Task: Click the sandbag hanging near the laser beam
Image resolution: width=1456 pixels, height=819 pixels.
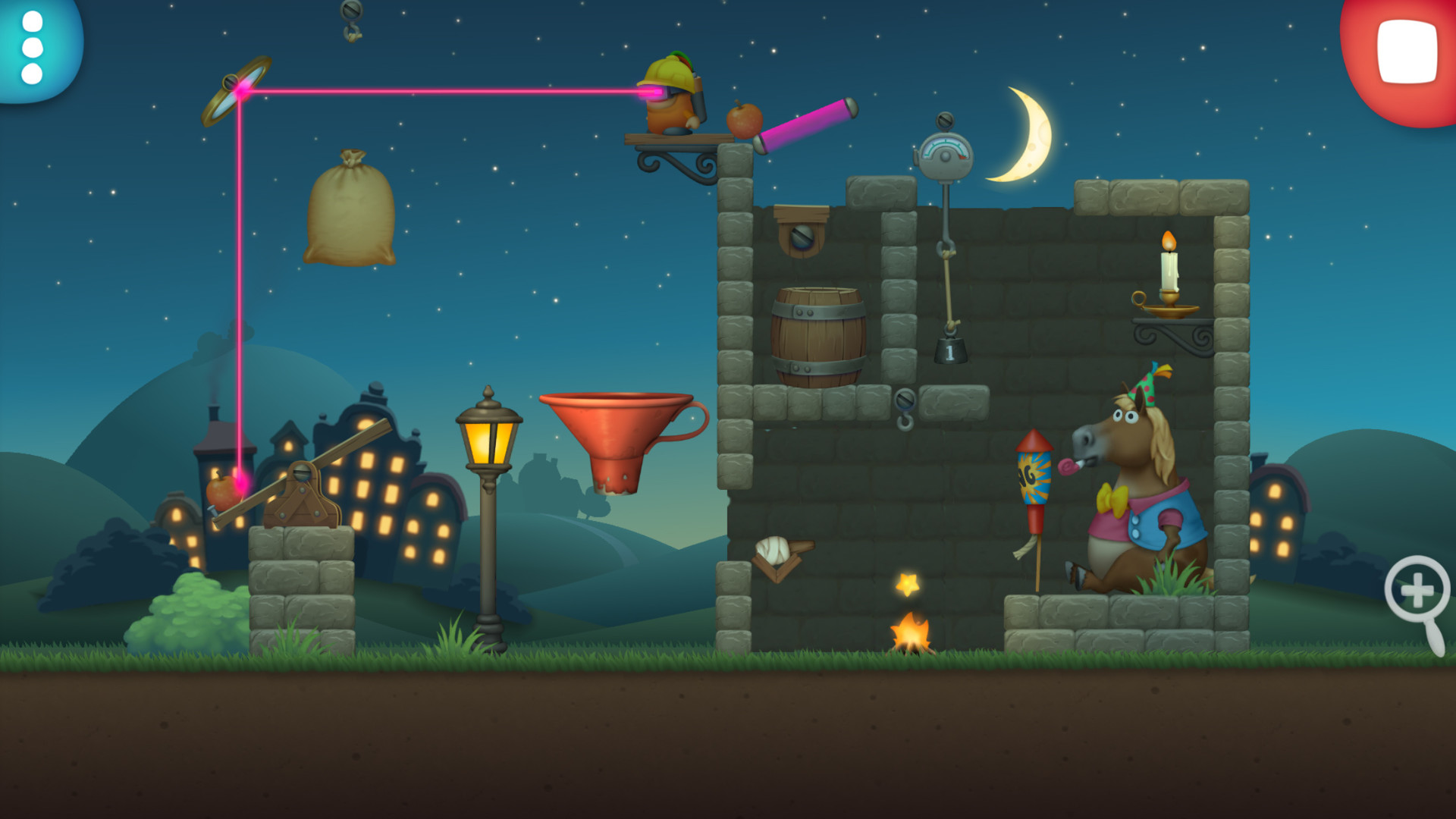Action: 349,212
